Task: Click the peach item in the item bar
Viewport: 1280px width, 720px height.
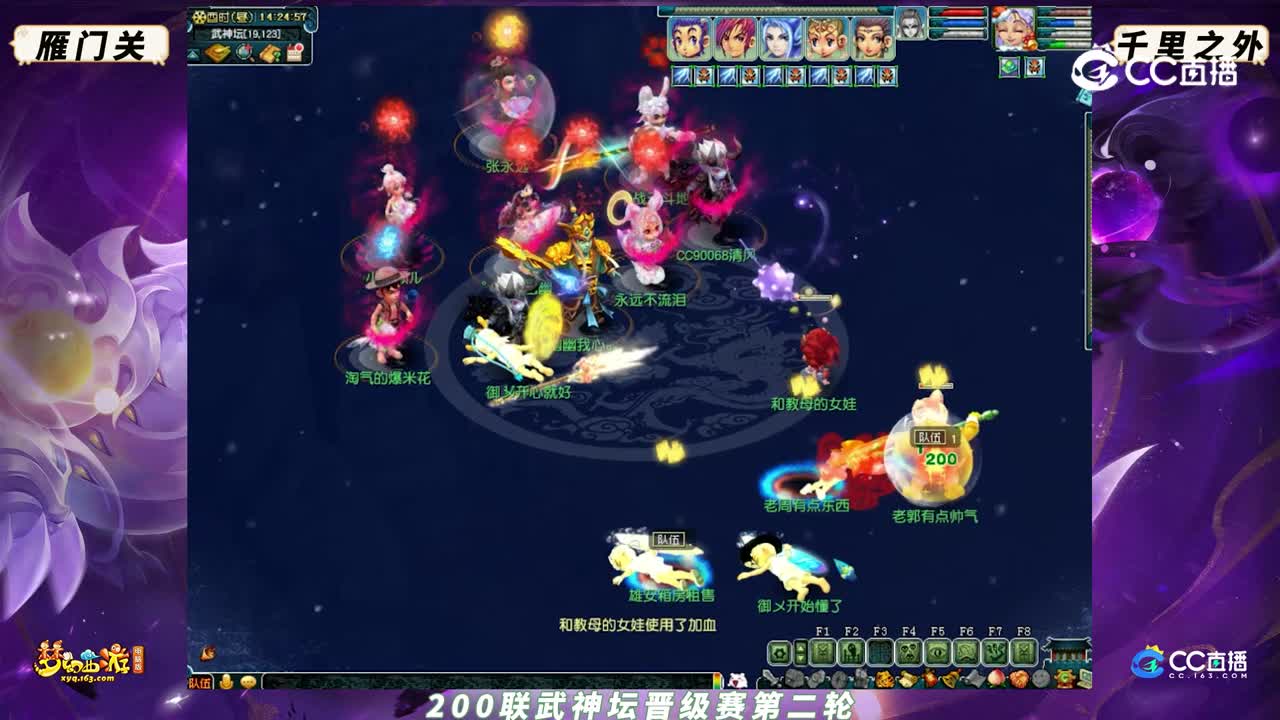Action: pos(996,678)
